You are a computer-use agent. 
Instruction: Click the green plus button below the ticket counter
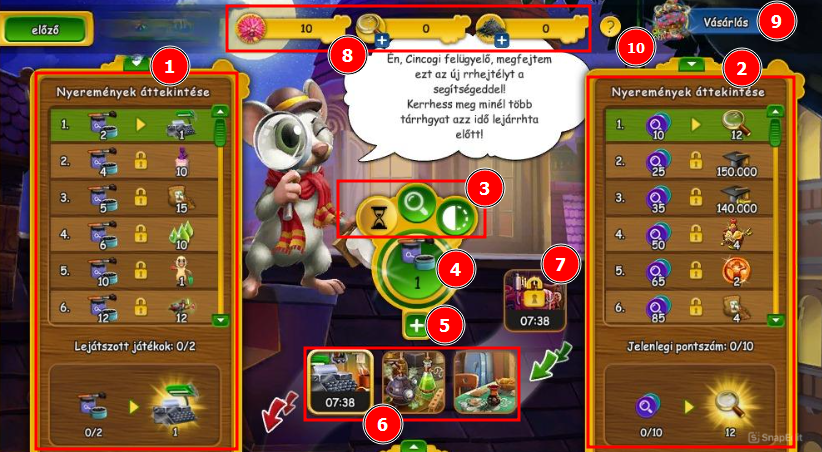pos(417,324)
